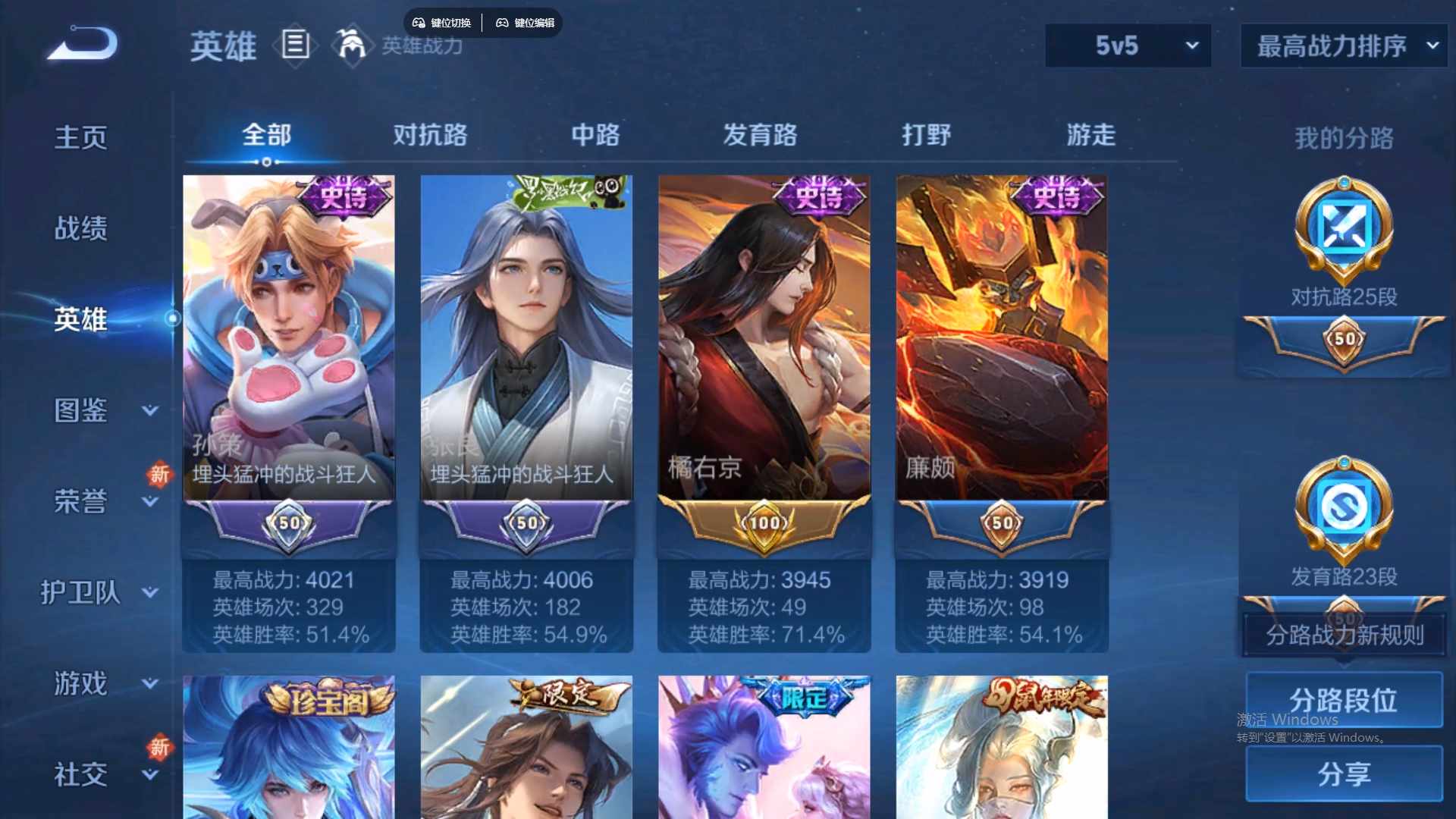Open 战绩 from the left sidebar
The width and height of the screenshot is (1456, 819).
coord(80,227)
